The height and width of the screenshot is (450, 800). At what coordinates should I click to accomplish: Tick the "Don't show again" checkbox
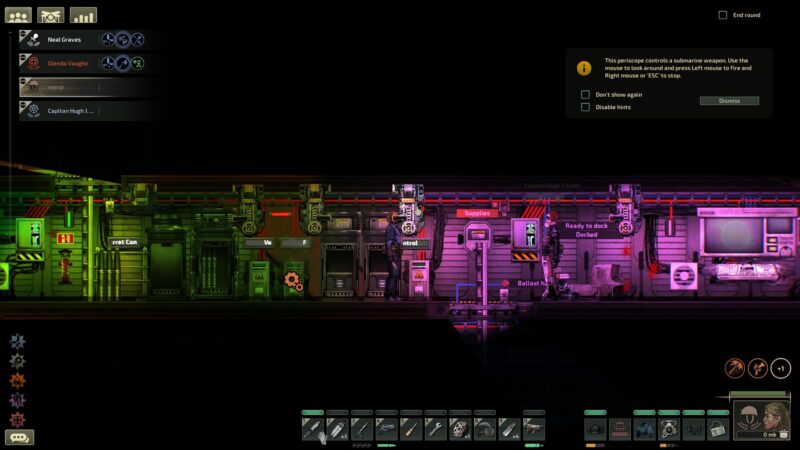[x=586, y=94]
